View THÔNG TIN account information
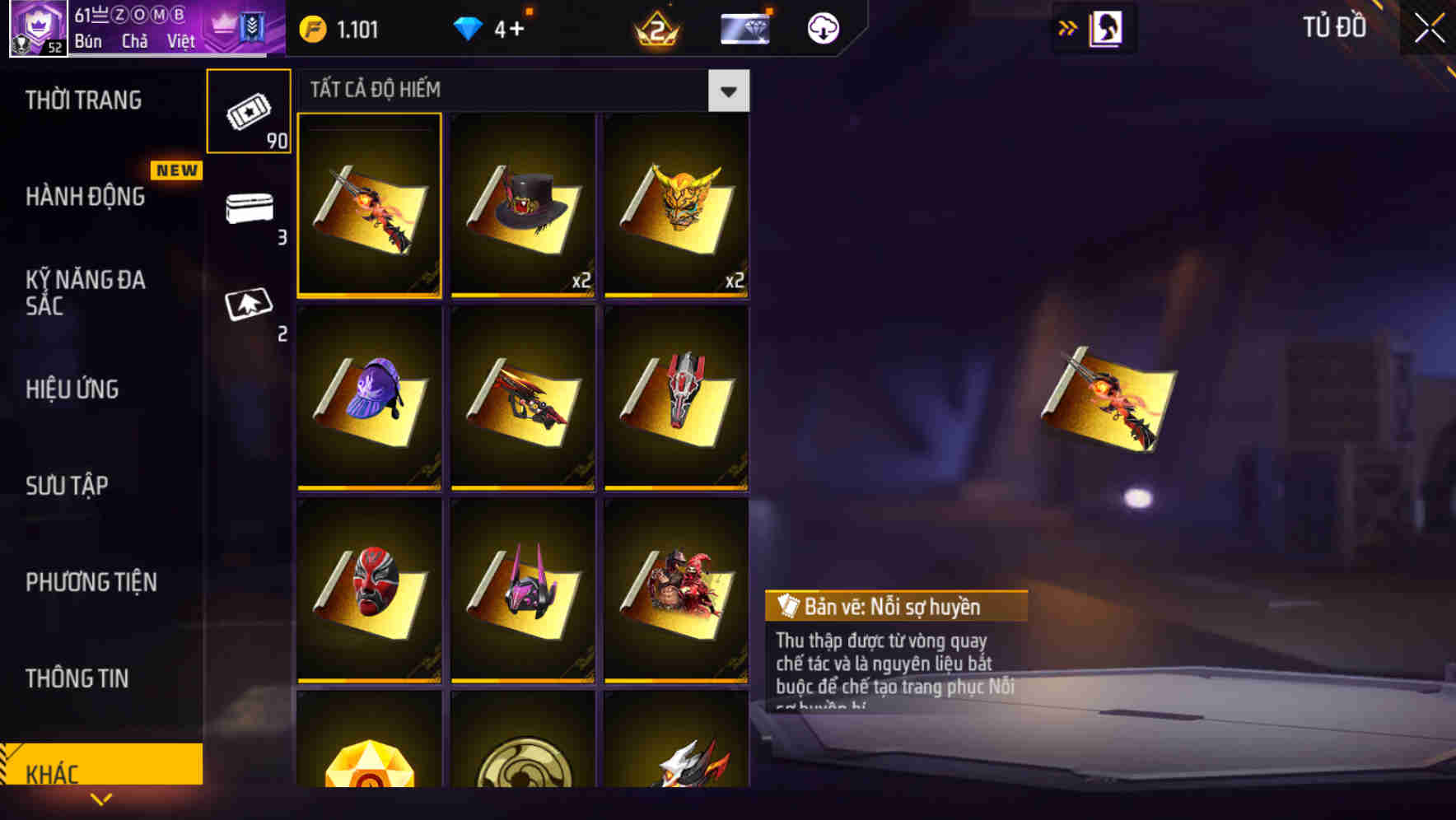Image resolution: width=1456 pixels, height=820 pixels. click(77, 678)
